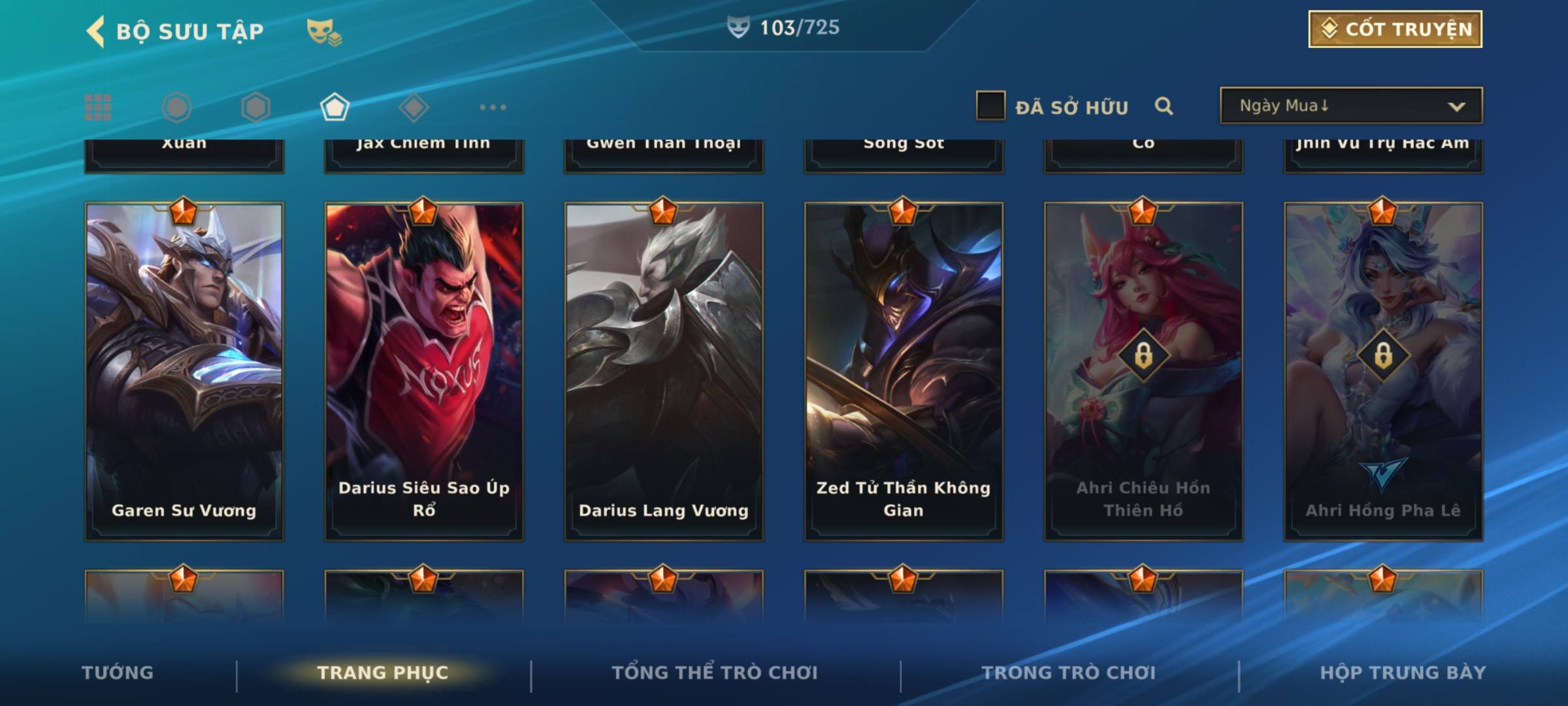The image size is (1568, 706).
Task: Select the Darius Lang Vương skin card
Action: click(x=664, y=371)
